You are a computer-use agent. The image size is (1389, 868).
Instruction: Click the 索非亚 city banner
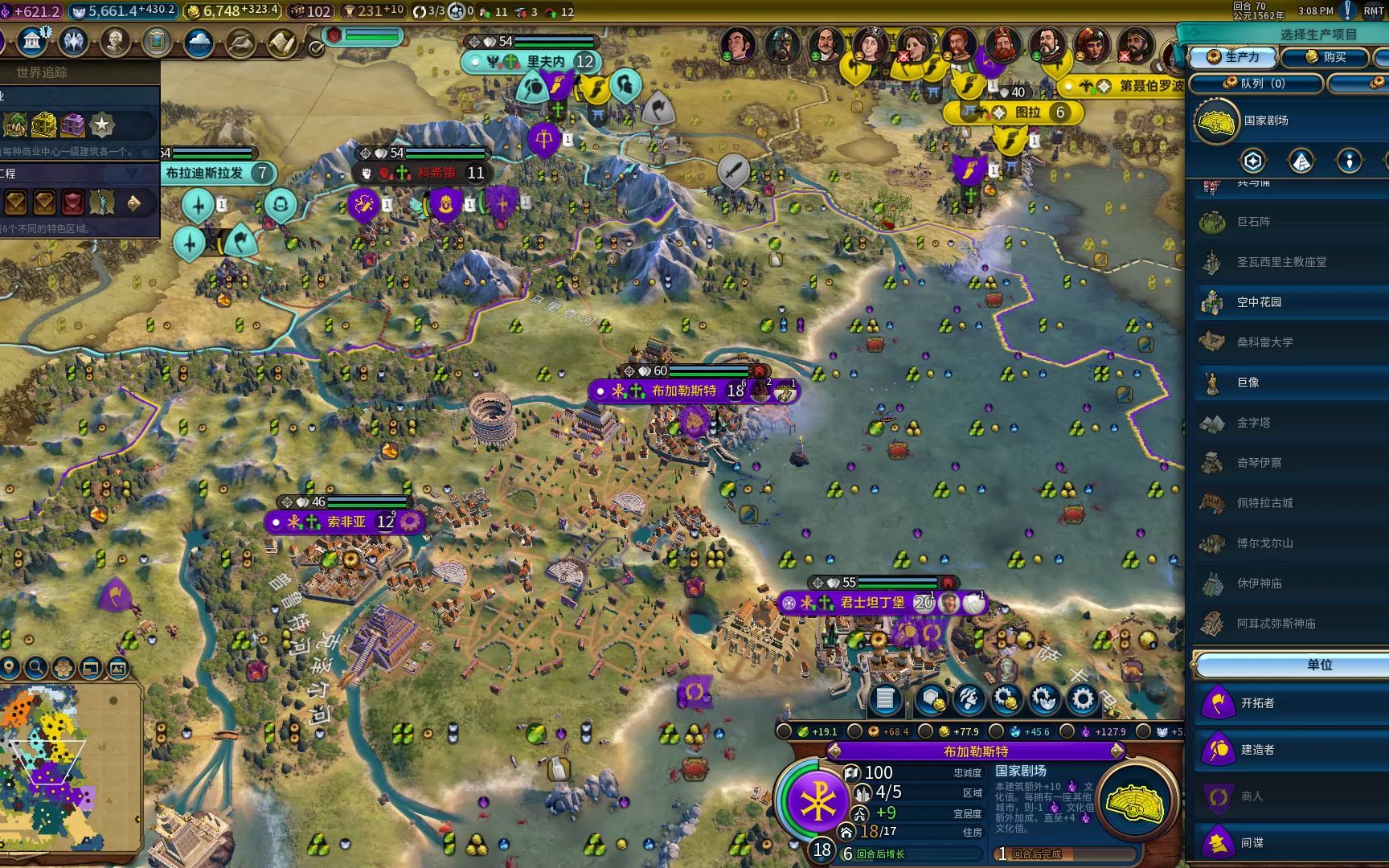click(x=346, y=522)
